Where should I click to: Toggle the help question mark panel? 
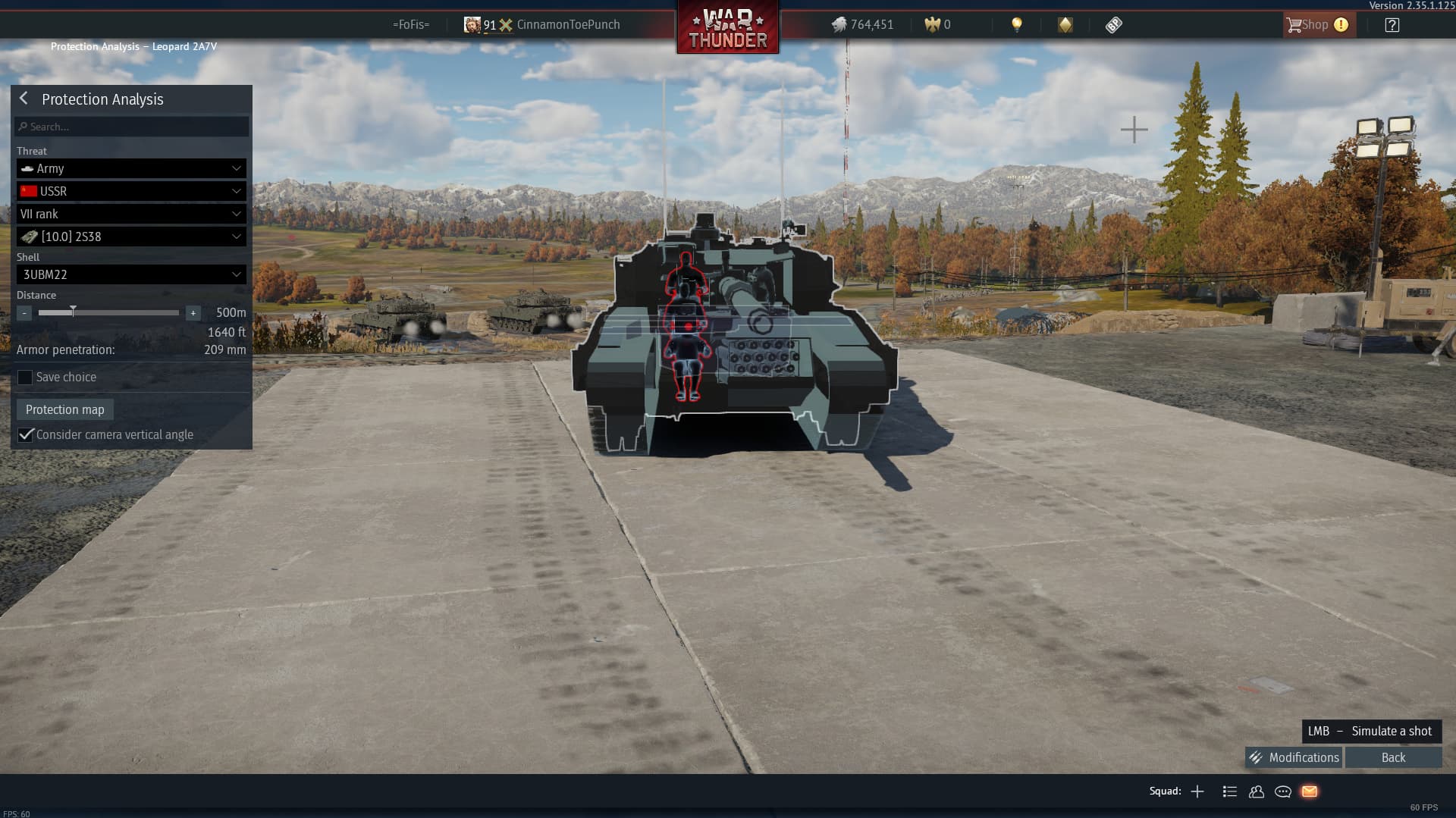click(1392, 24)
